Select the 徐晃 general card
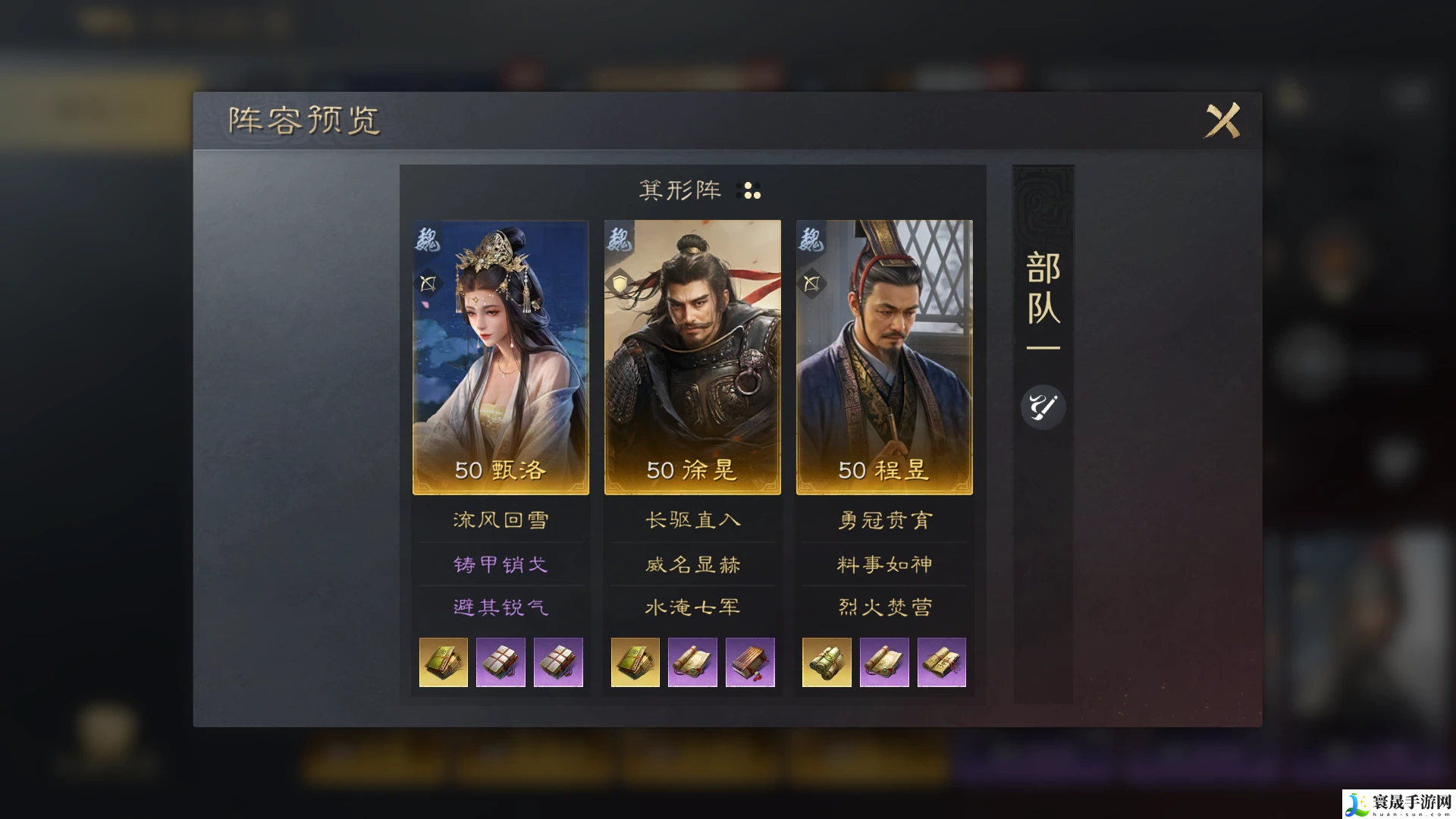The height and width of the screenshot is (819, 1456). (x=692, y=356)
